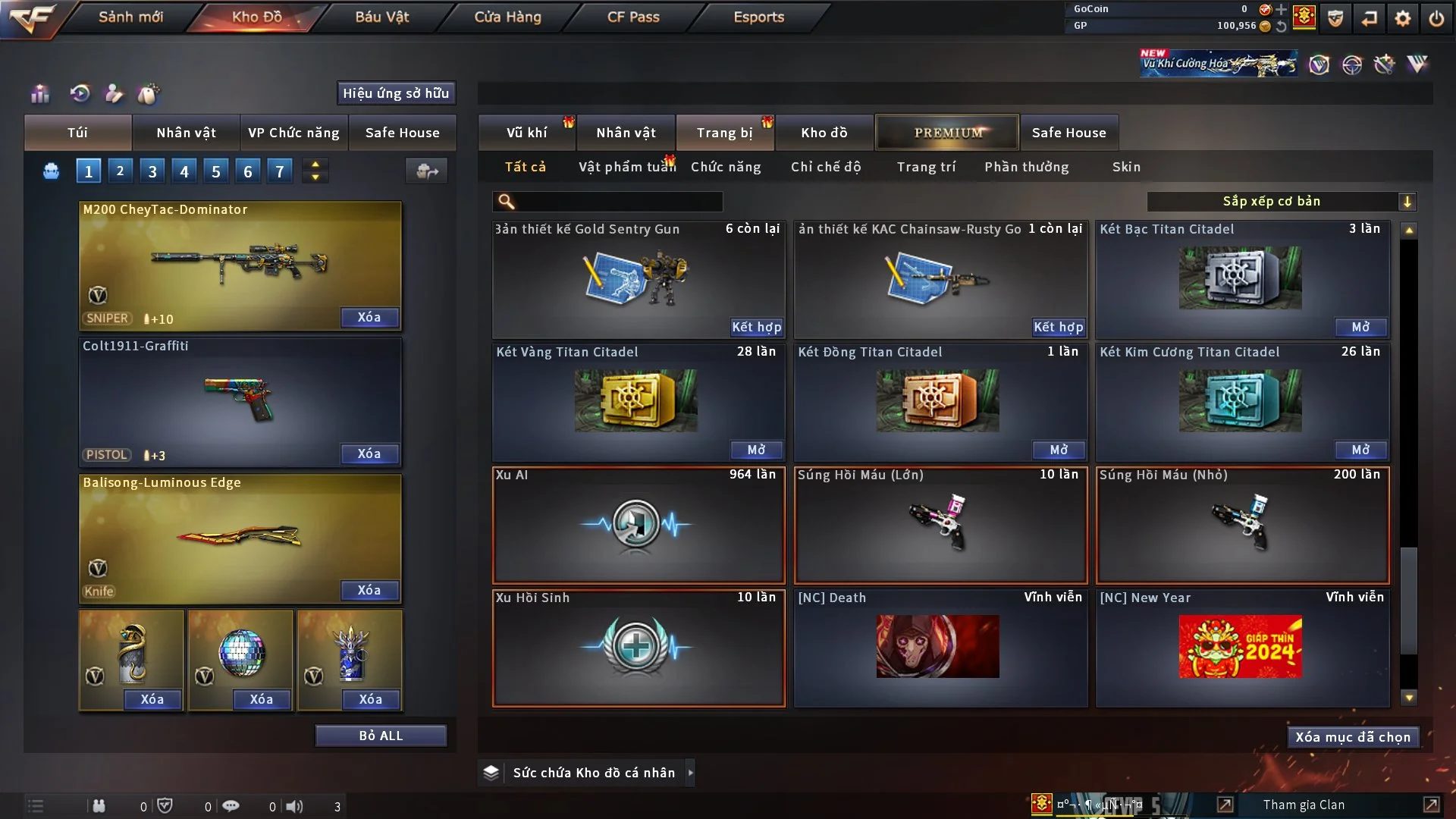Click the power exit icon

[x=1436, y=17]
